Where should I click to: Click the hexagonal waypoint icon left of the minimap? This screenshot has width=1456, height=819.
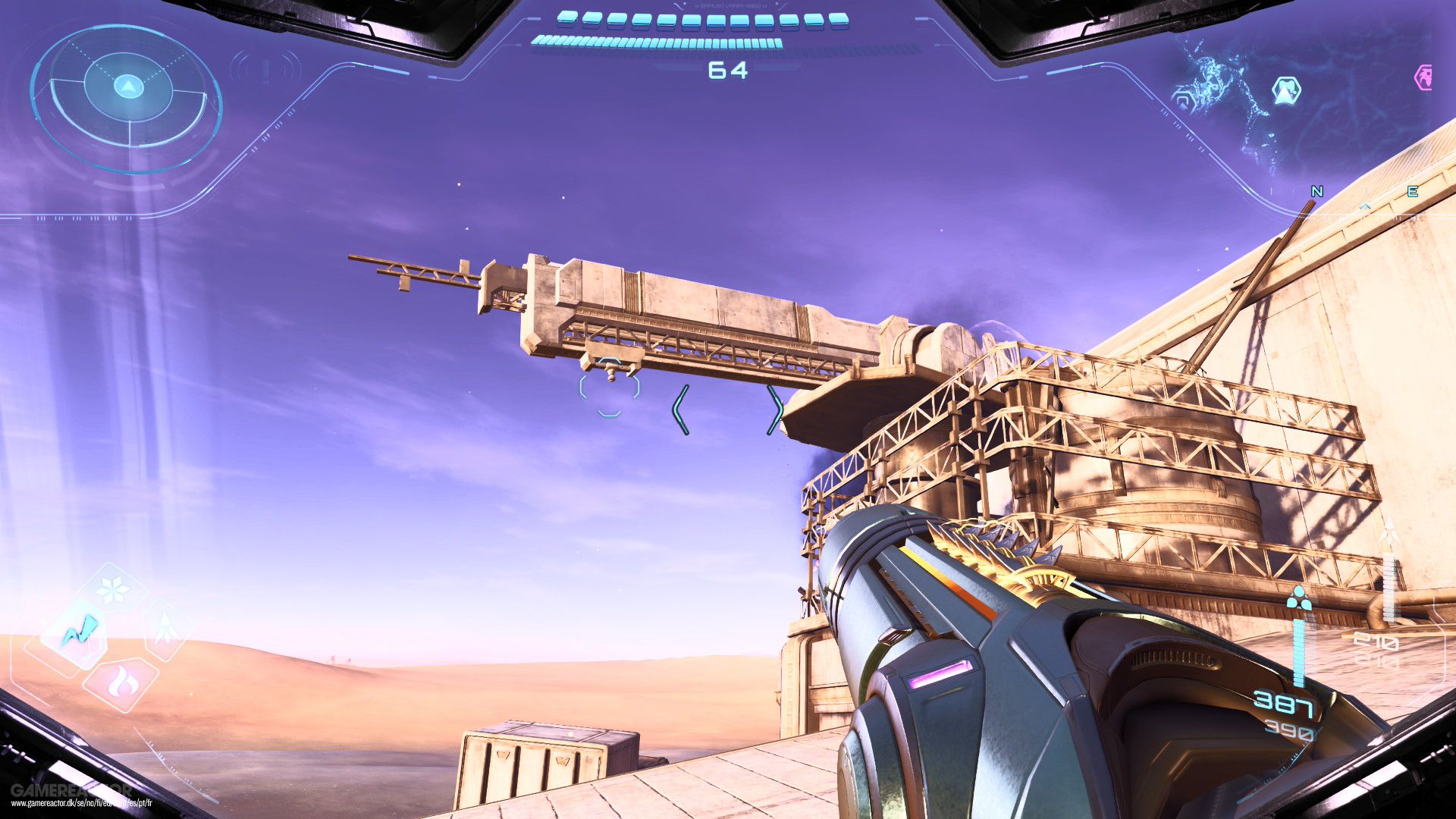coord(1183,98)
